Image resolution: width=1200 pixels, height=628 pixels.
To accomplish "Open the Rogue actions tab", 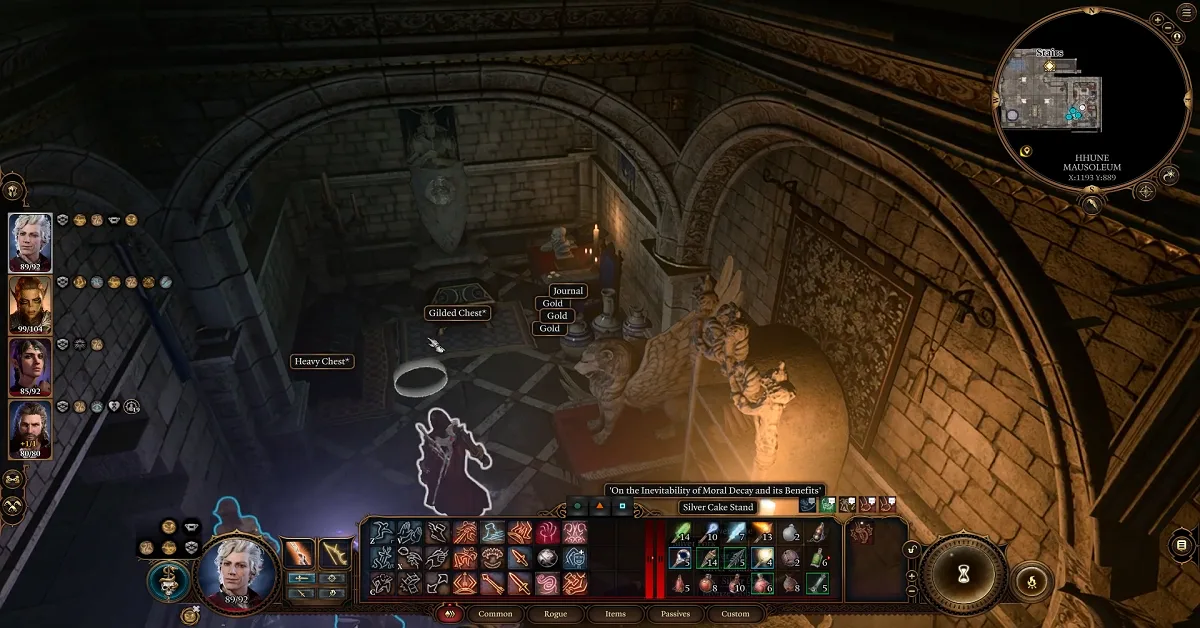I will (x=555, y=613).
